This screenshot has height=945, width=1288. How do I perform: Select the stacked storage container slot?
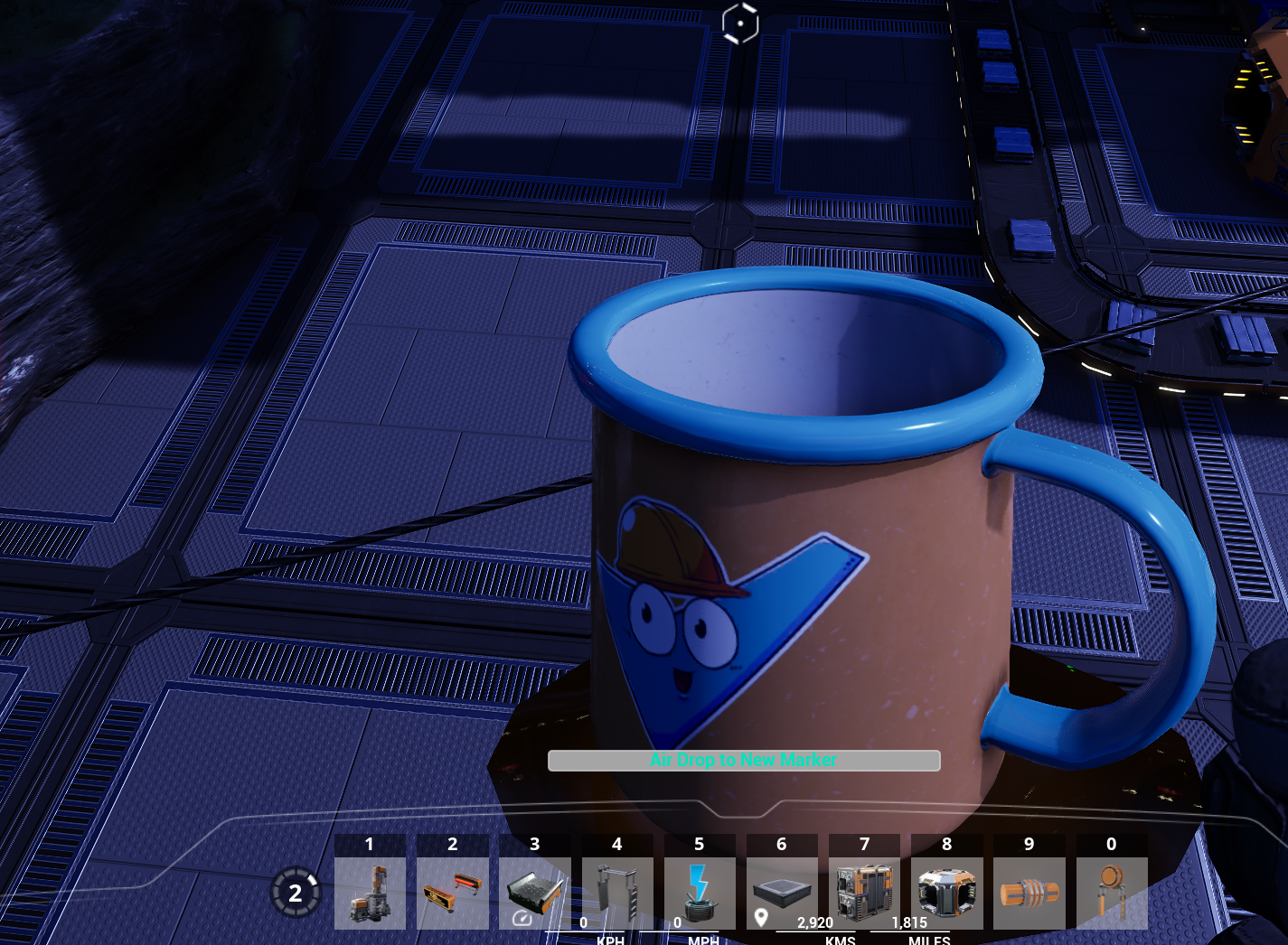[864, 893]
